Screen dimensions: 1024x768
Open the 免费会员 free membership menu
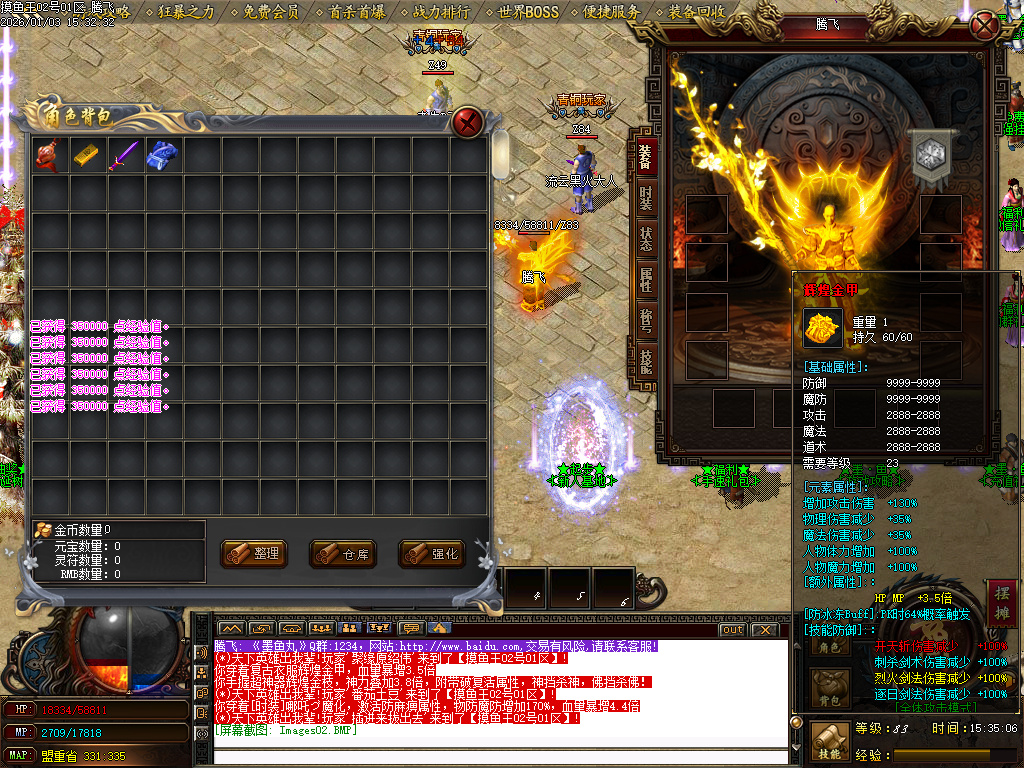coord(271,13)
